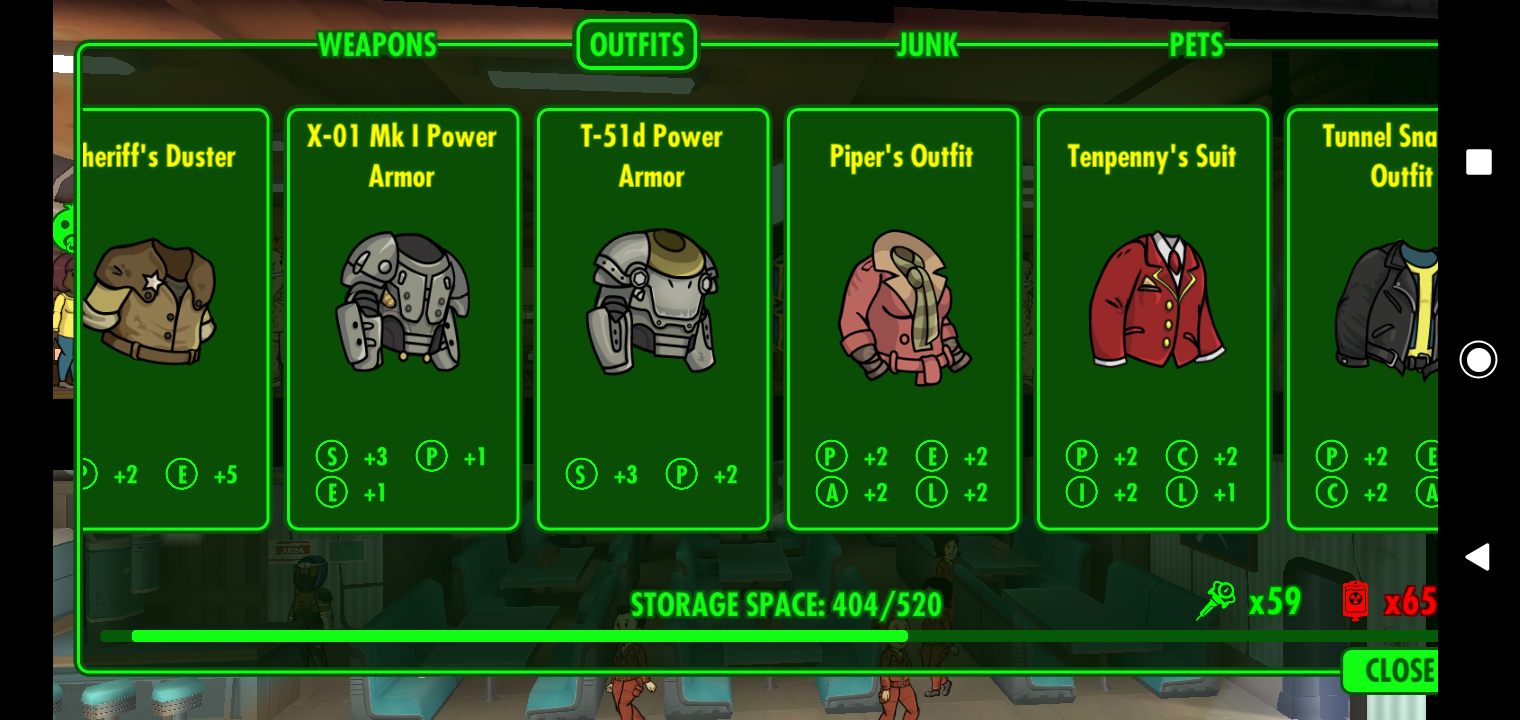Screen dimensions: 1520x720
Task: Click the Intelligence icon on Tenpenny's Suit
Action: pos(1081,492)
